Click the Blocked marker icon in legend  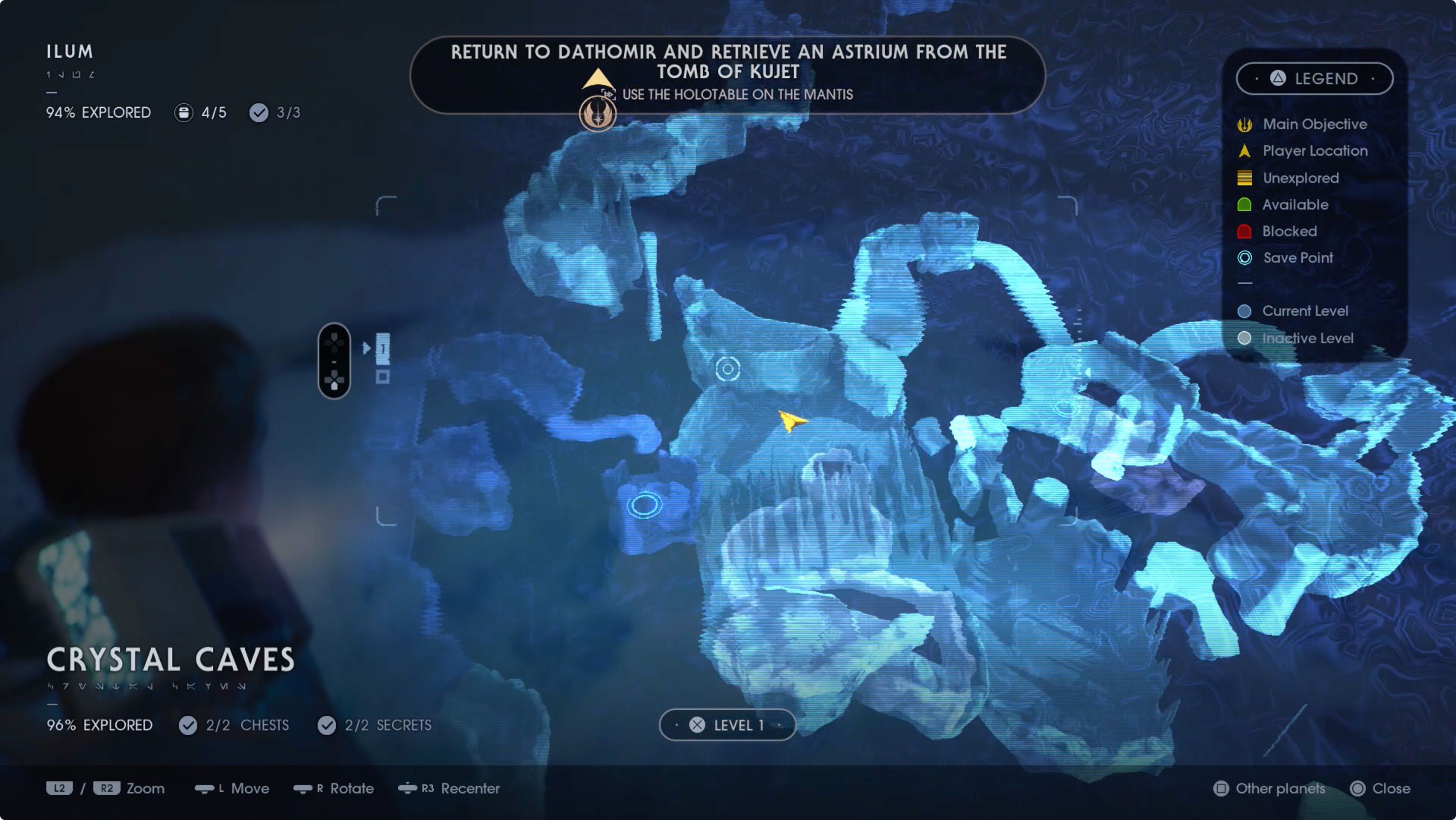click(x=1245, y=231)
